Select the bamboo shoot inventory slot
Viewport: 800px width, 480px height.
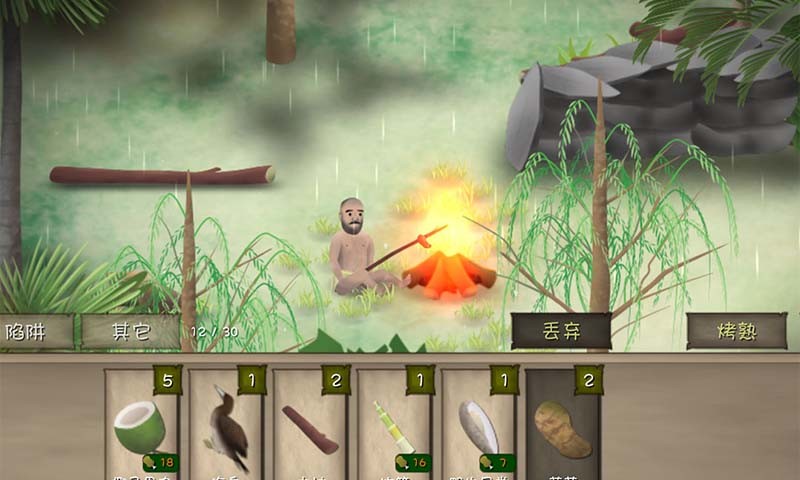[x=394, y=427]
